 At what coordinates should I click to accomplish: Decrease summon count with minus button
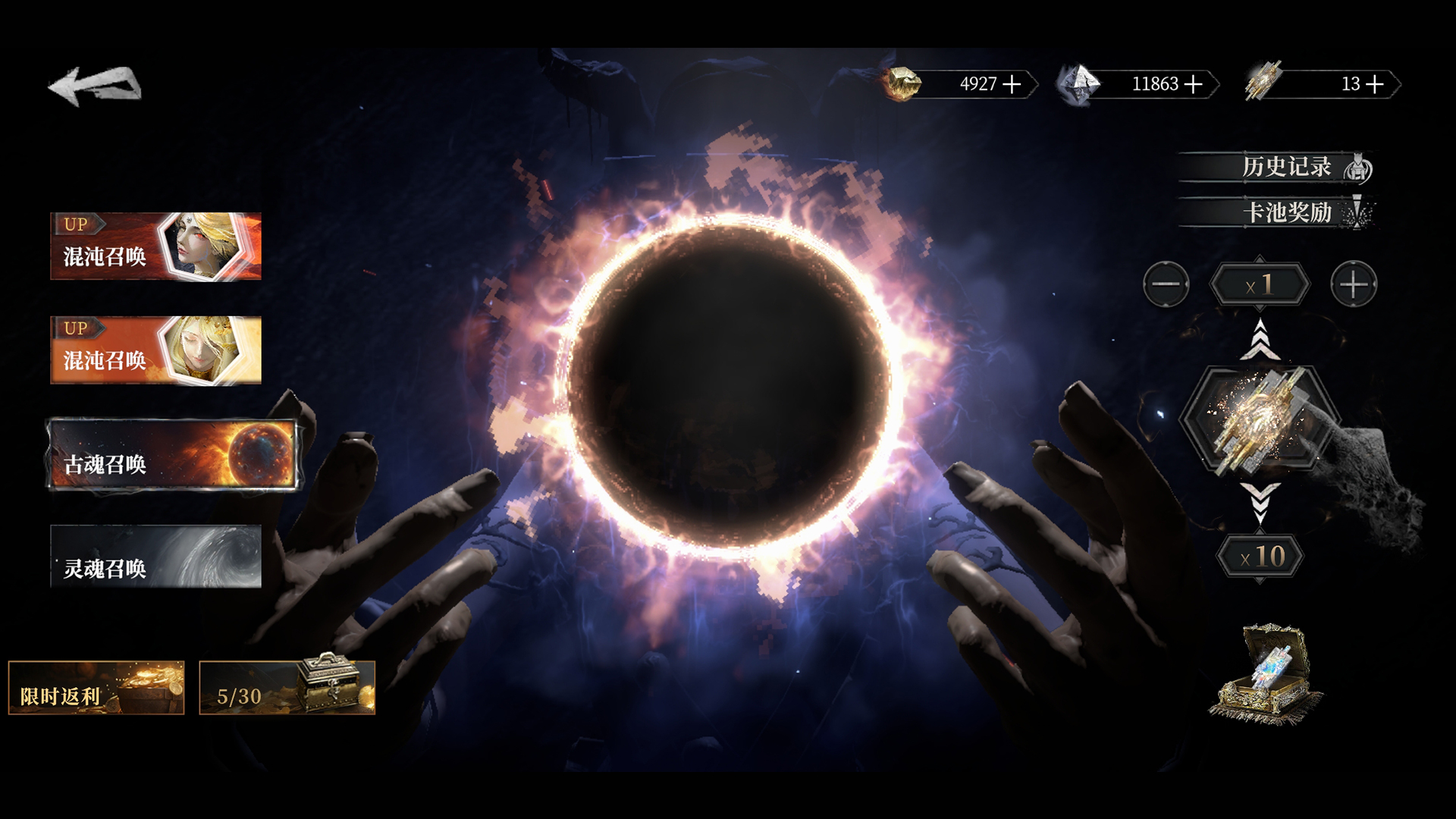click(x=1166, y=284)
